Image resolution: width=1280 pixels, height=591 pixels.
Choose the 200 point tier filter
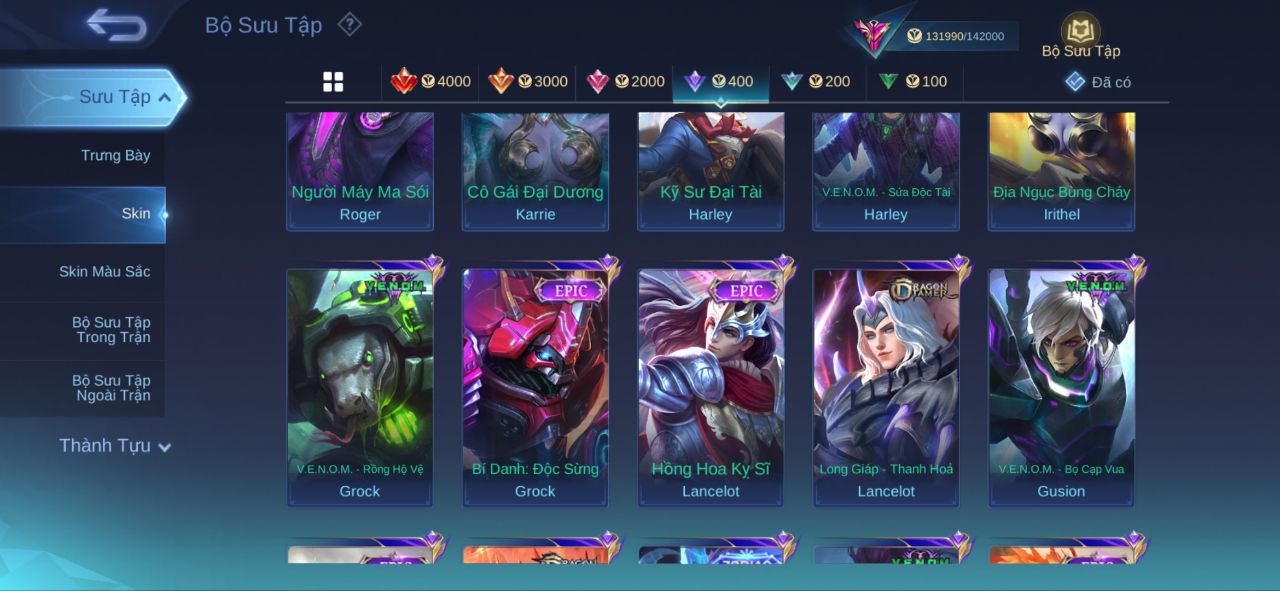pyautogui.click(x=816, y=82)
